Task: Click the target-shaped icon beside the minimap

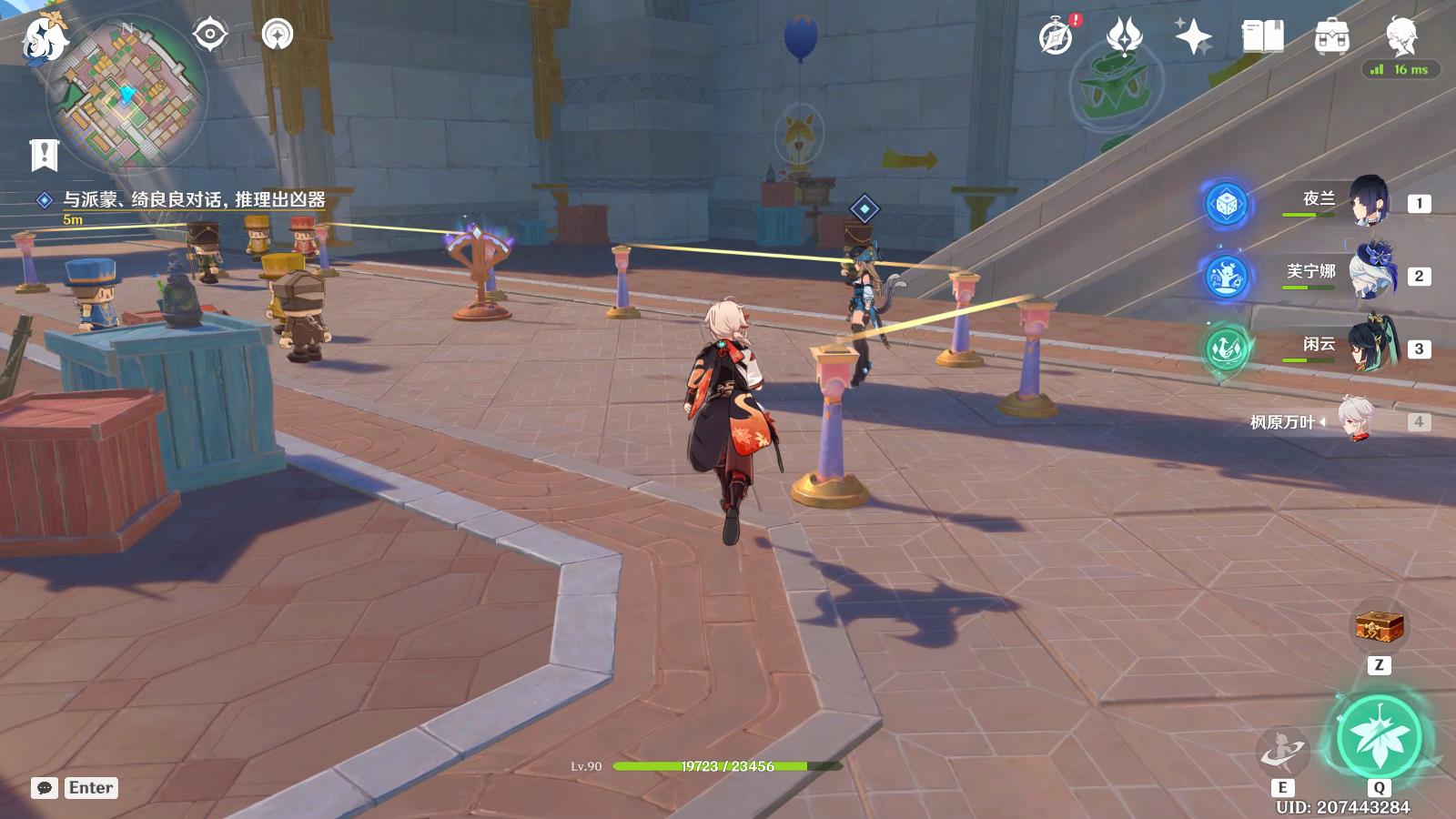Action: (x=210, y=35)
